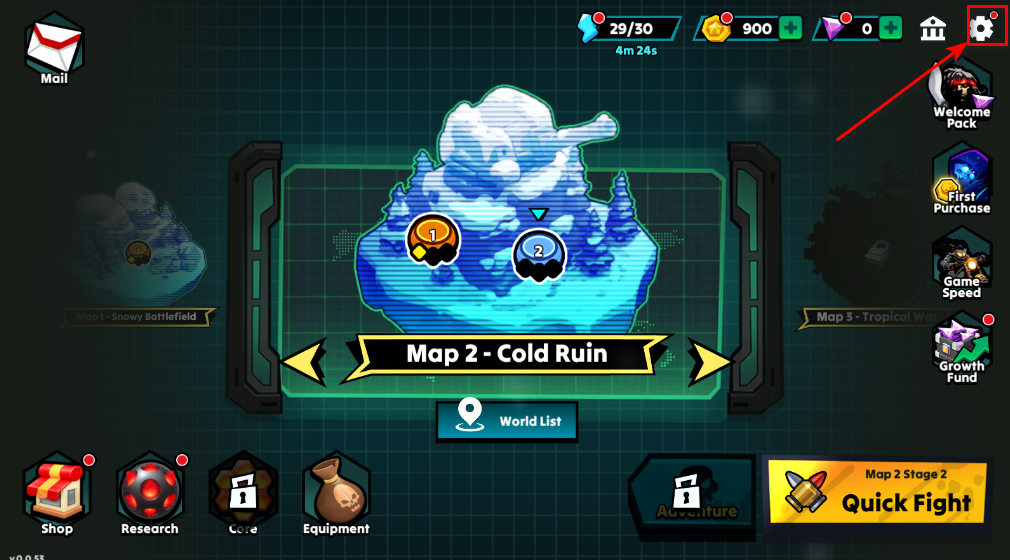Open the Welcome Pack offer
Screen dimensions: 1010x560
coord(961,94)
